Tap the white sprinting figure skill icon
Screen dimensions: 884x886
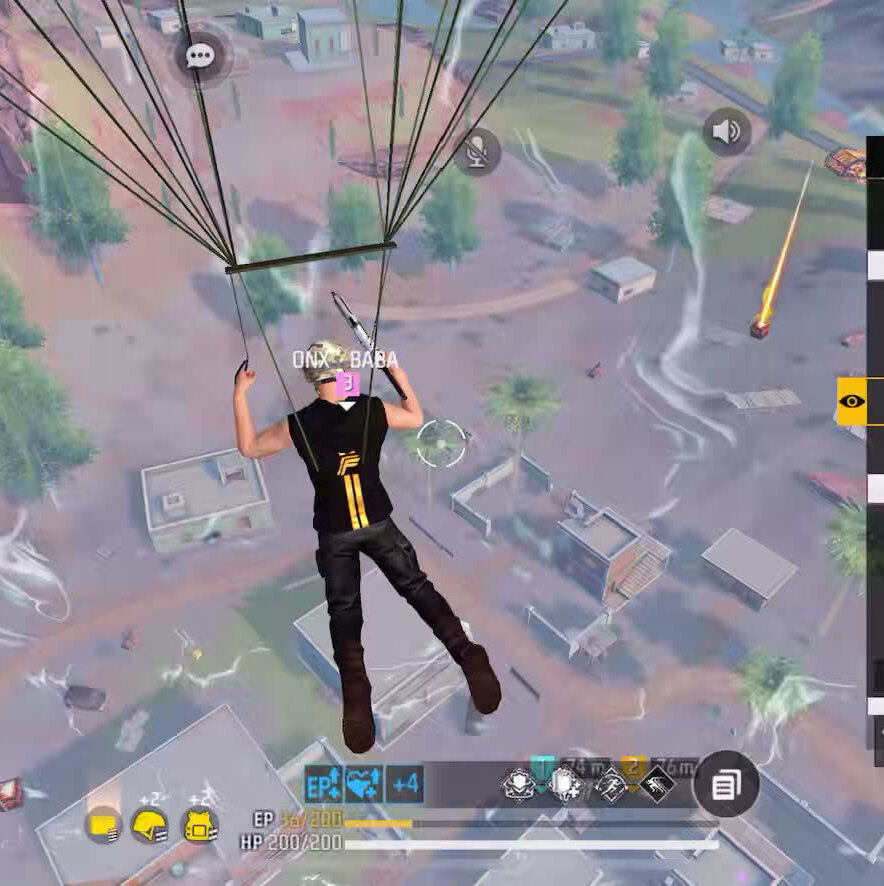[610, 784]
